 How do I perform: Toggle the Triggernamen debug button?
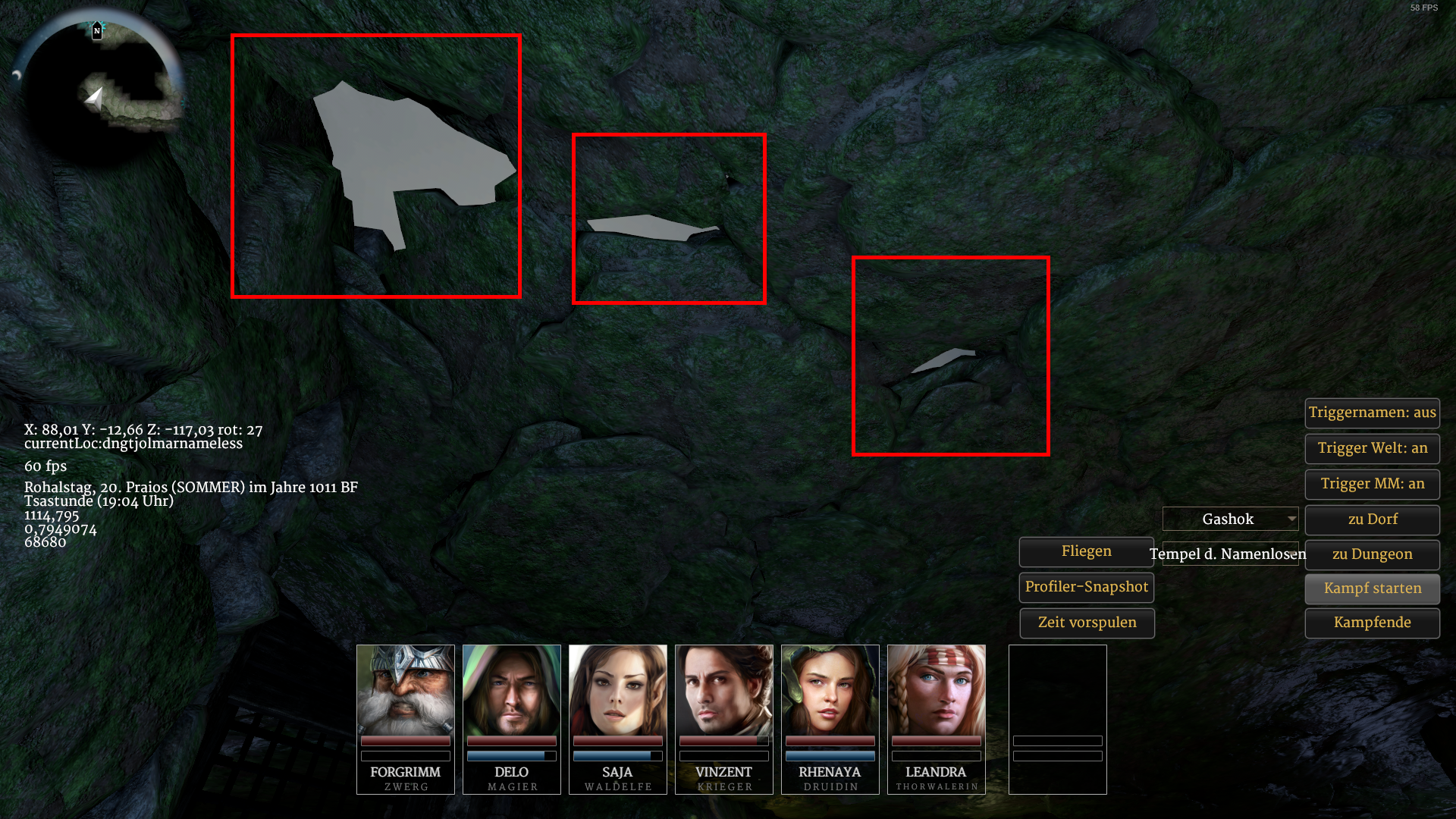coord(1372,413)
